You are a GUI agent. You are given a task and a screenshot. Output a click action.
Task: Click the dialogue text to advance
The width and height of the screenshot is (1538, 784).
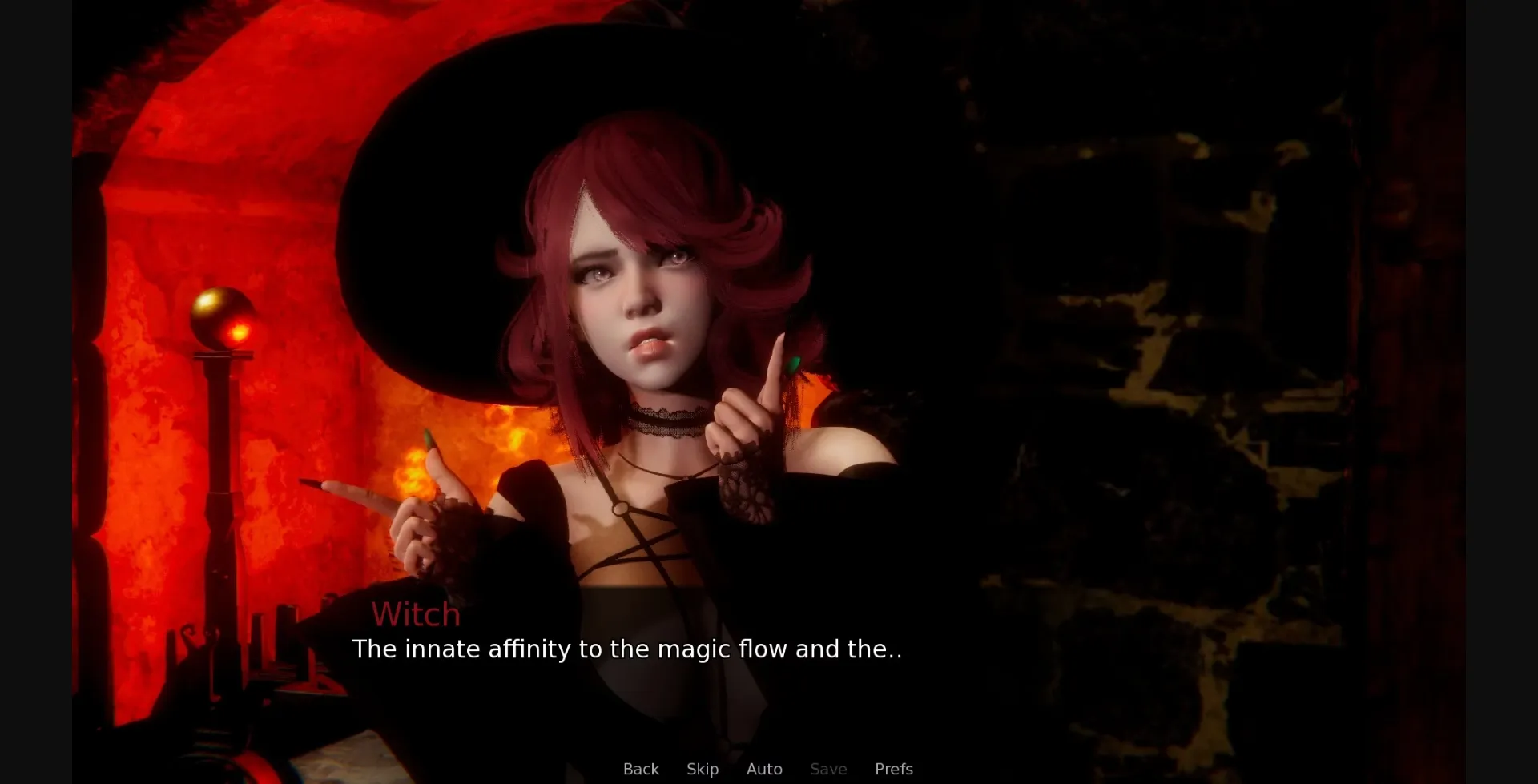(x=627, y=649)
